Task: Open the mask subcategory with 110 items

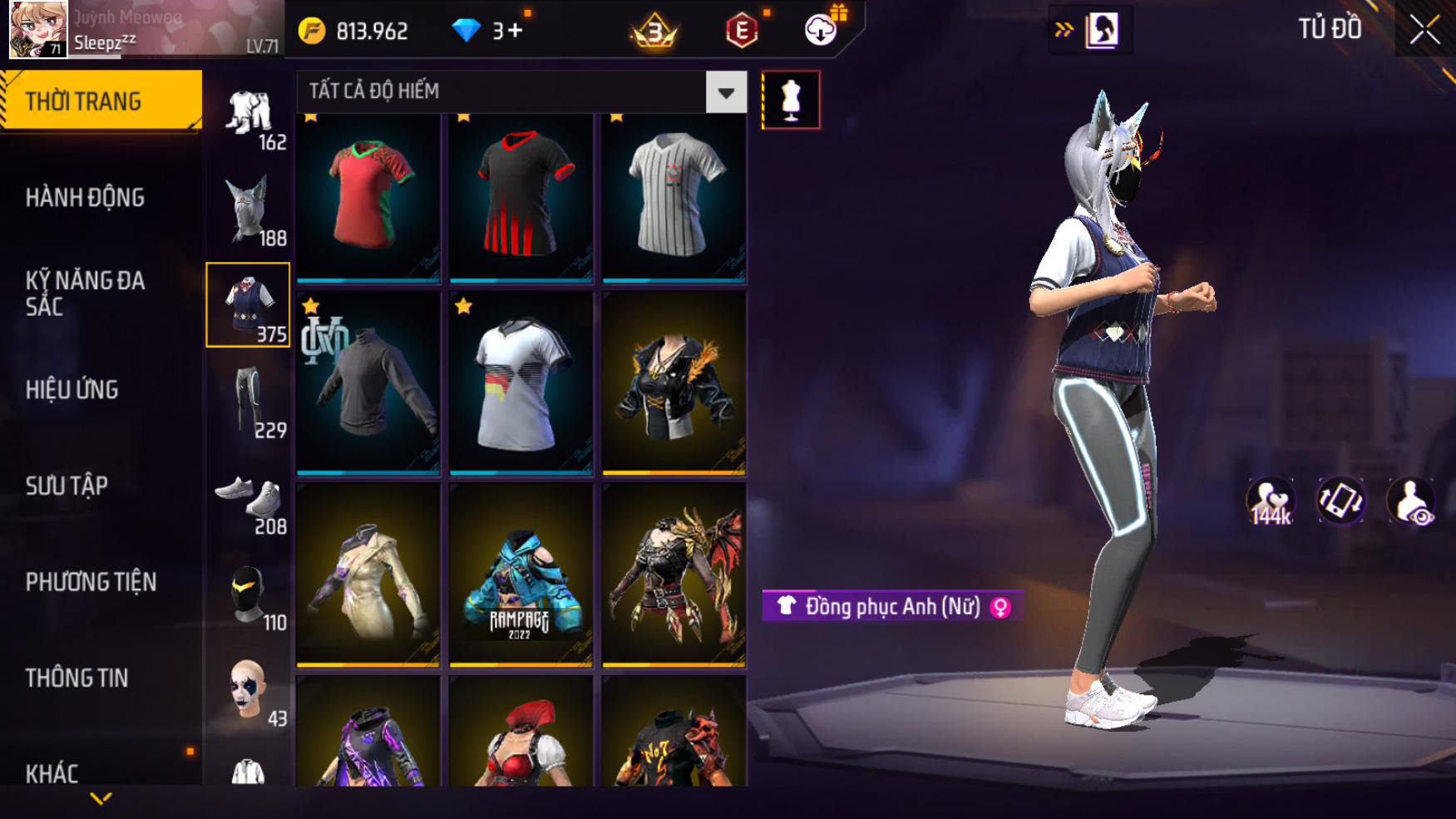Action: (249, 595)
